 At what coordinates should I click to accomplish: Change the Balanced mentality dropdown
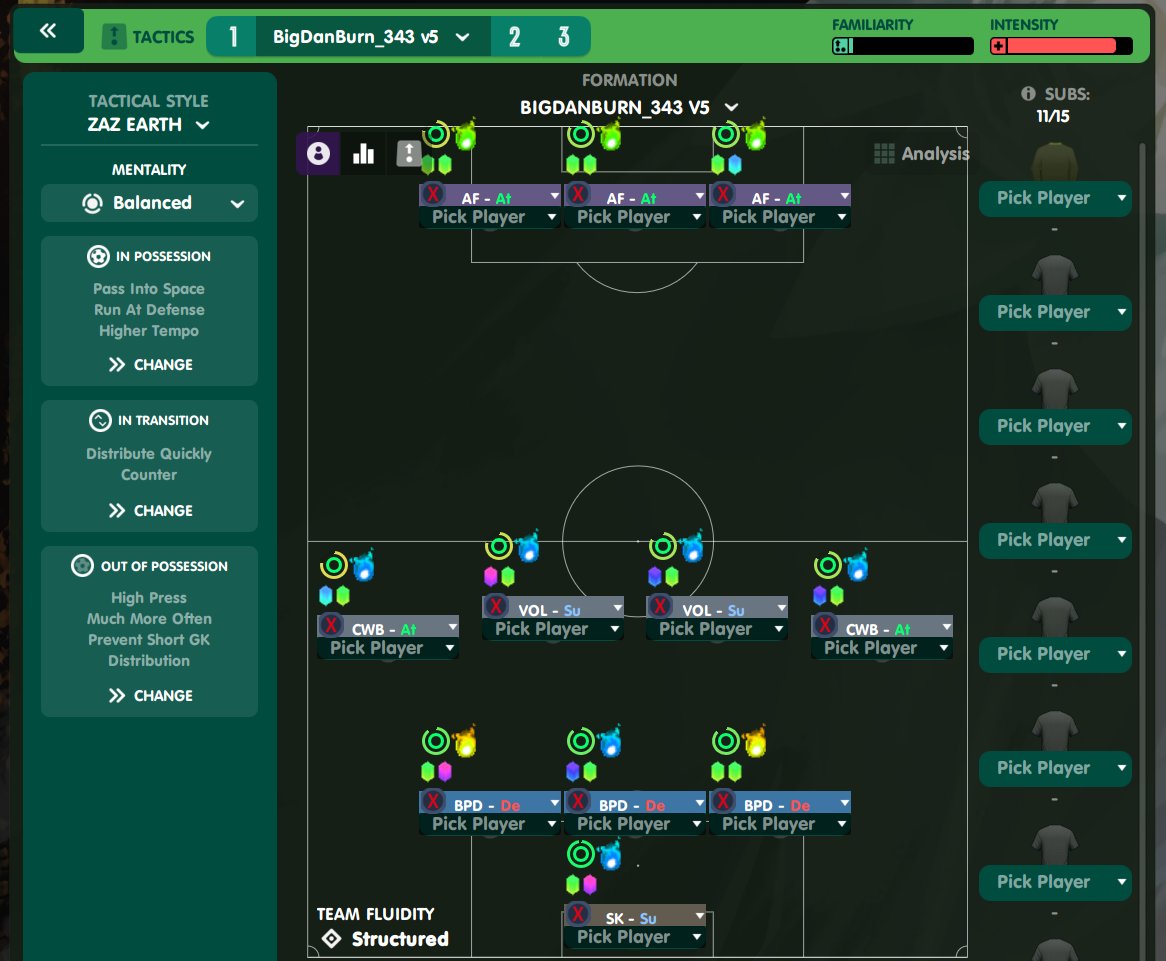pyautogui.click(x=149, y=203)
